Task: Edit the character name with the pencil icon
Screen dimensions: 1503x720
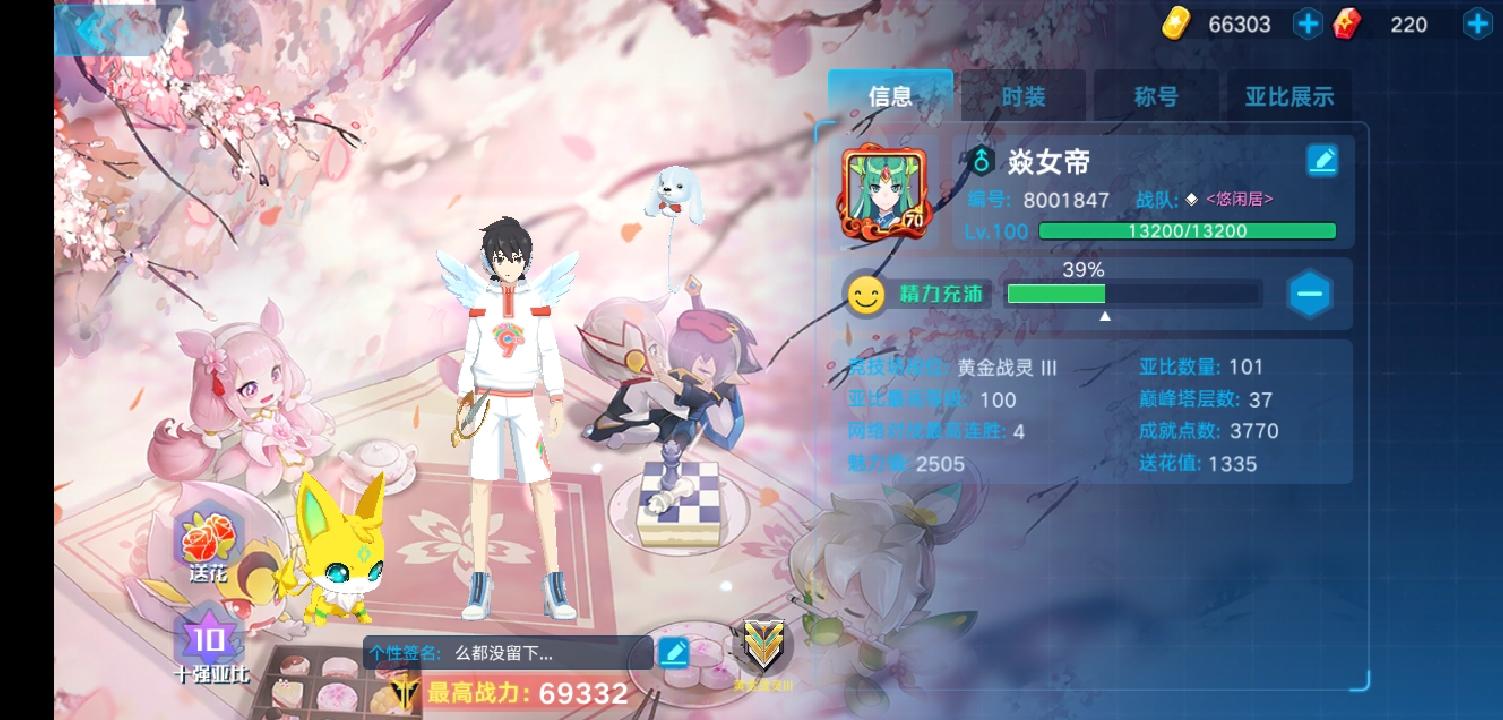Action: point(1322,160)
